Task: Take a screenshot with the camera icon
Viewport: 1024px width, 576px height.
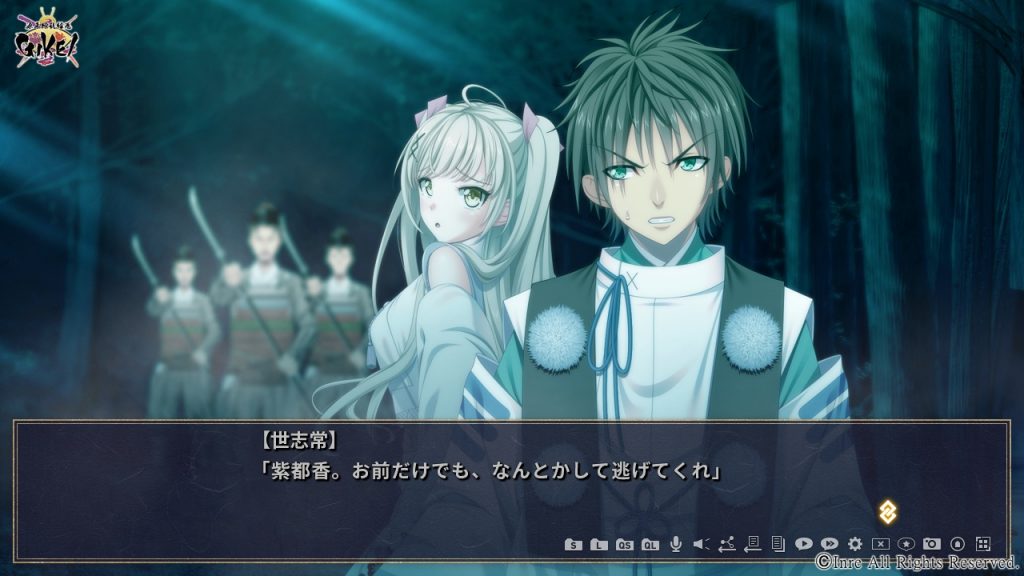Action: 932,544
